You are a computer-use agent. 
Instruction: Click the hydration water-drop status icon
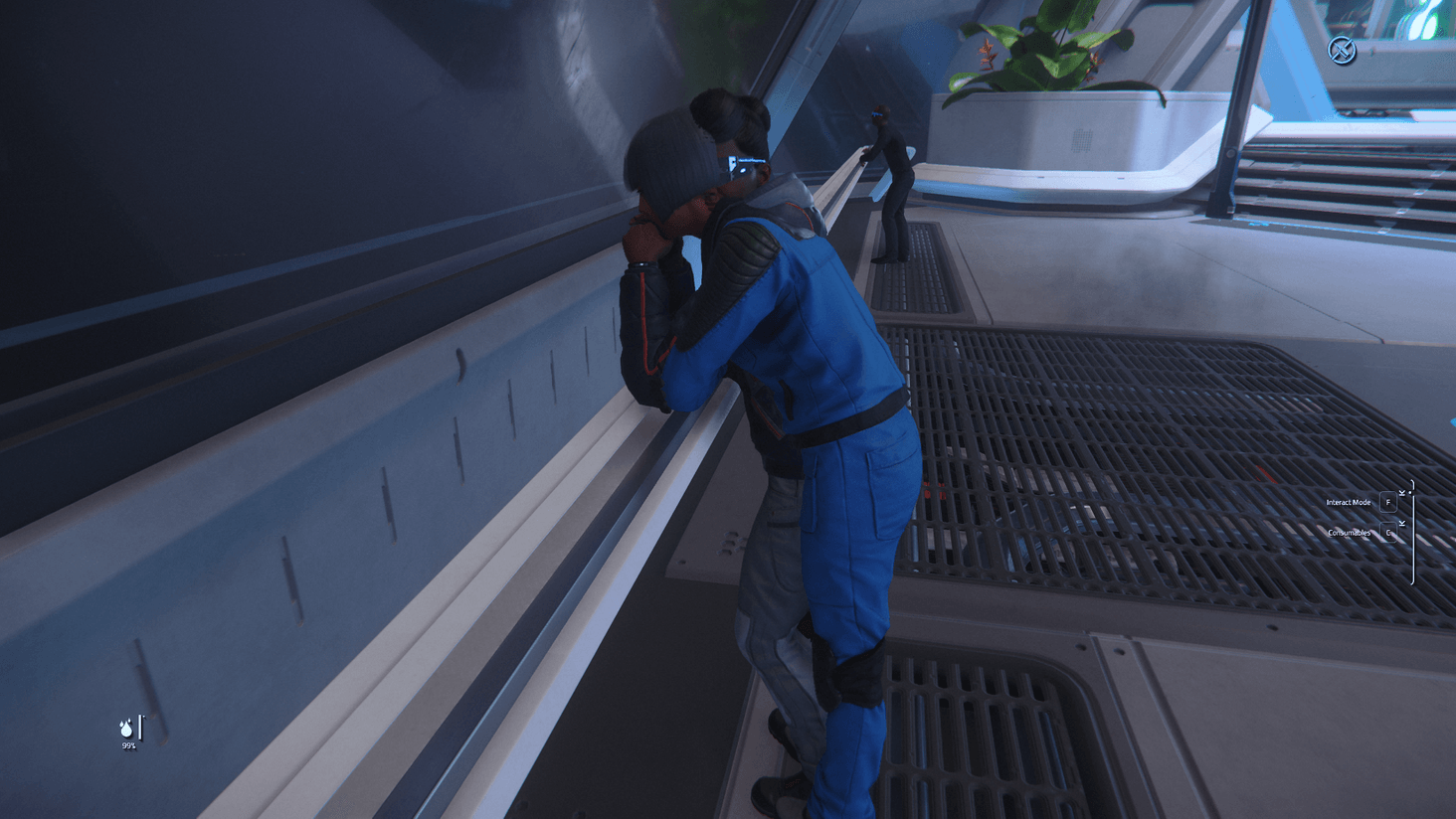(125, 729)
